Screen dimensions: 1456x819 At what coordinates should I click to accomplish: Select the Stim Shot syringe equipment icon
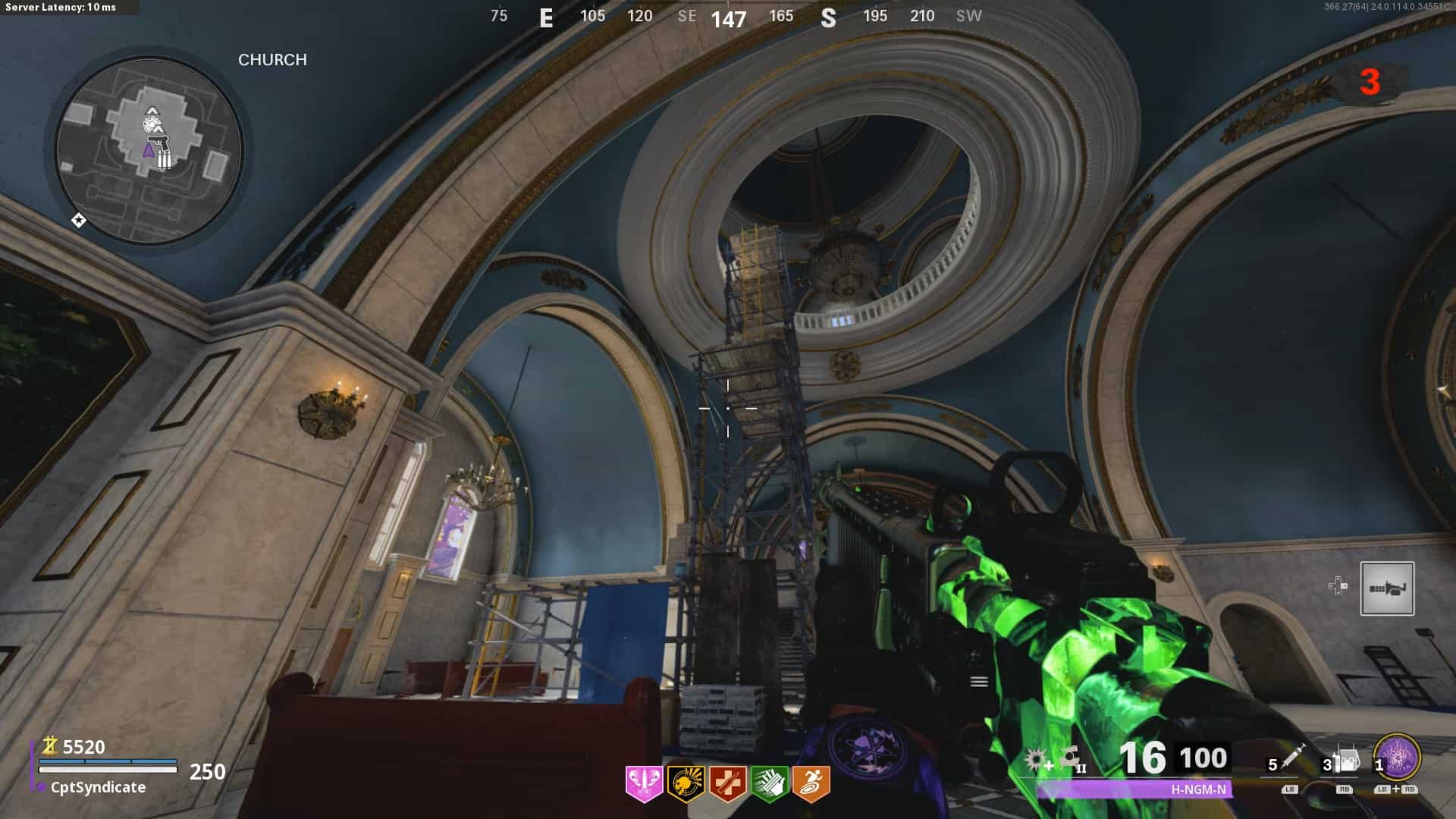(x=1292, y=757)
